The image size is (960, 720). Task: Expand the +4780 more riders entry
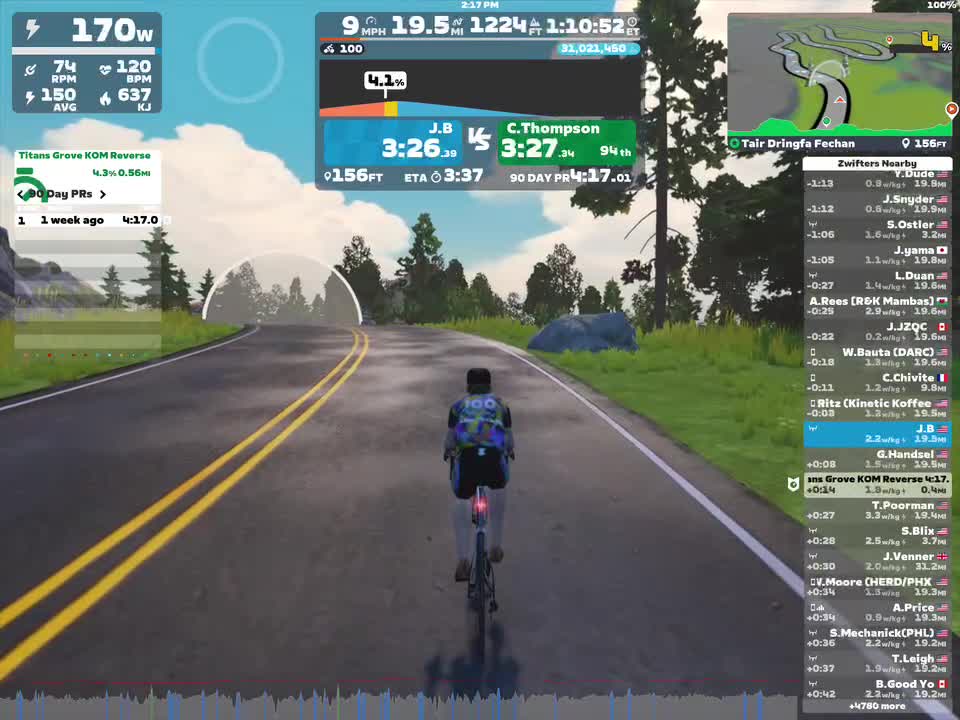click(877, 706)
